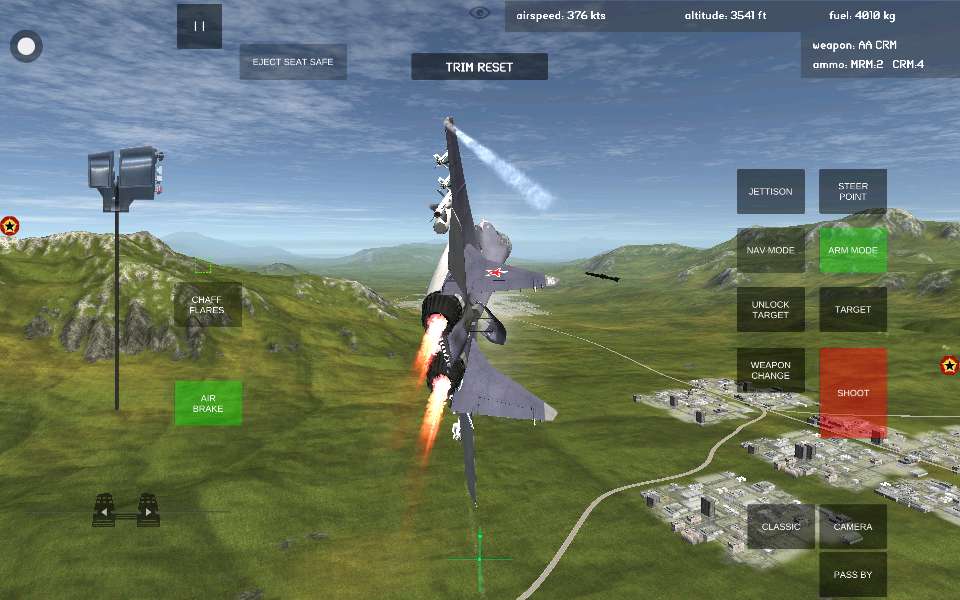Hit the Jettison button

[x=770, y=191]
